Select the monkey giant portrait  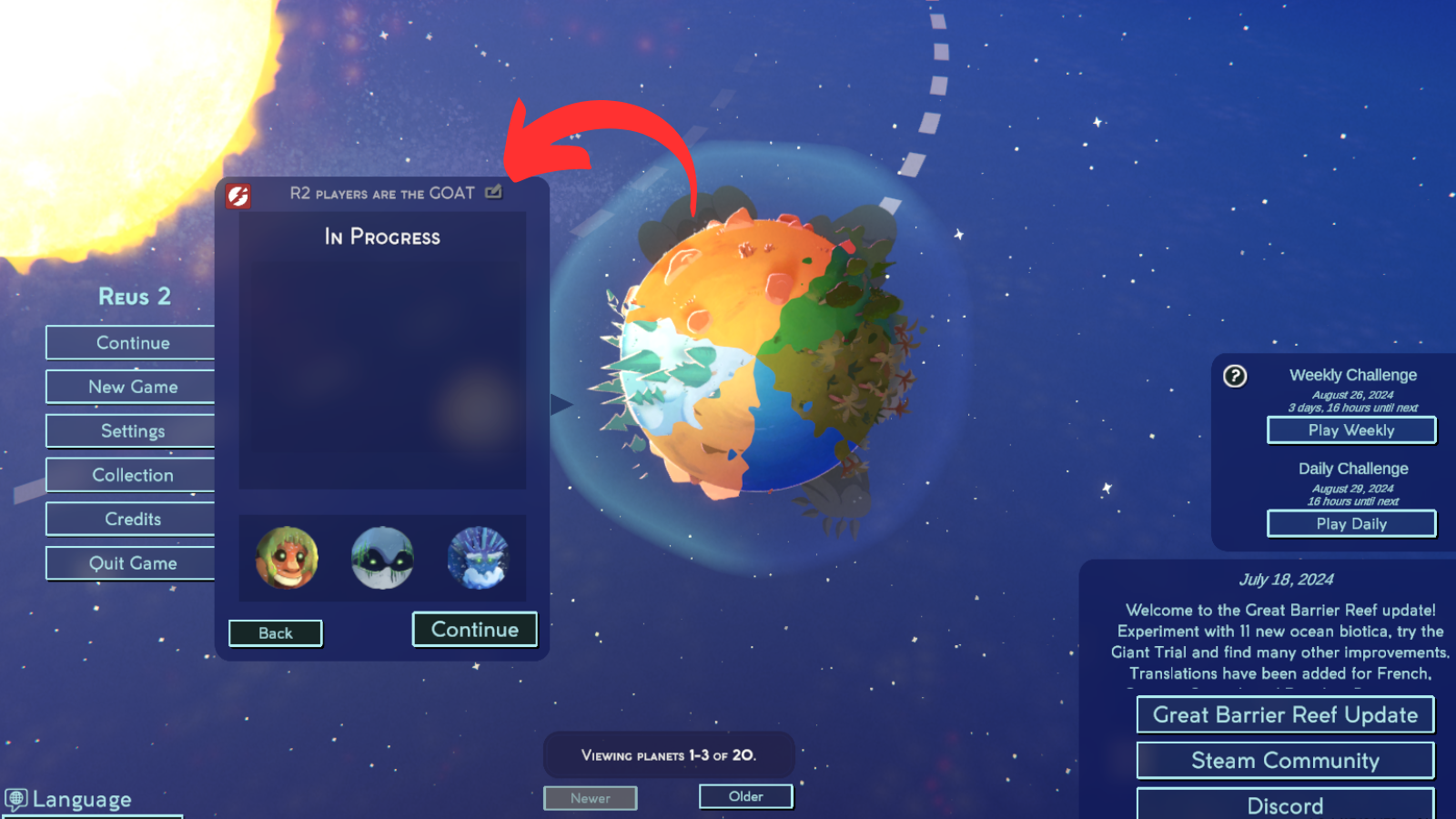[287, 558]
